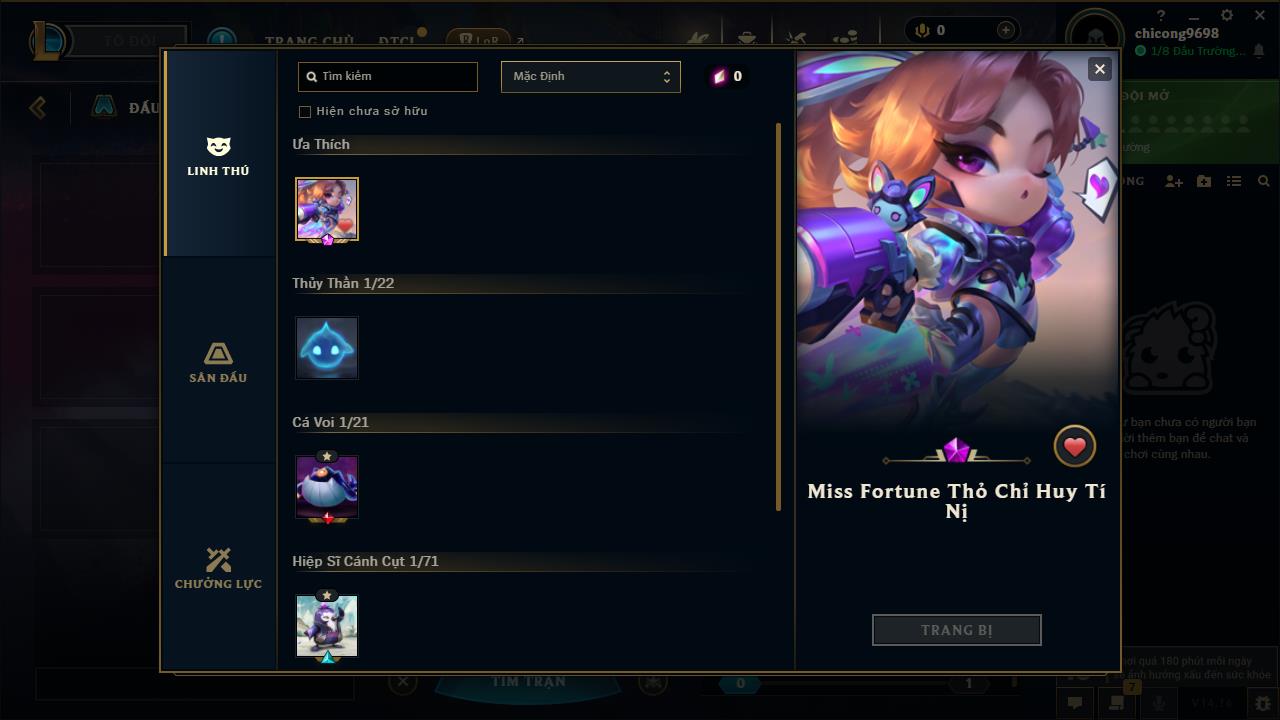Select the Hiệp Sĩ Cánh Cụt thumbnail
The width and height of the screenshot is (1280, 720).
coord(327,626)
